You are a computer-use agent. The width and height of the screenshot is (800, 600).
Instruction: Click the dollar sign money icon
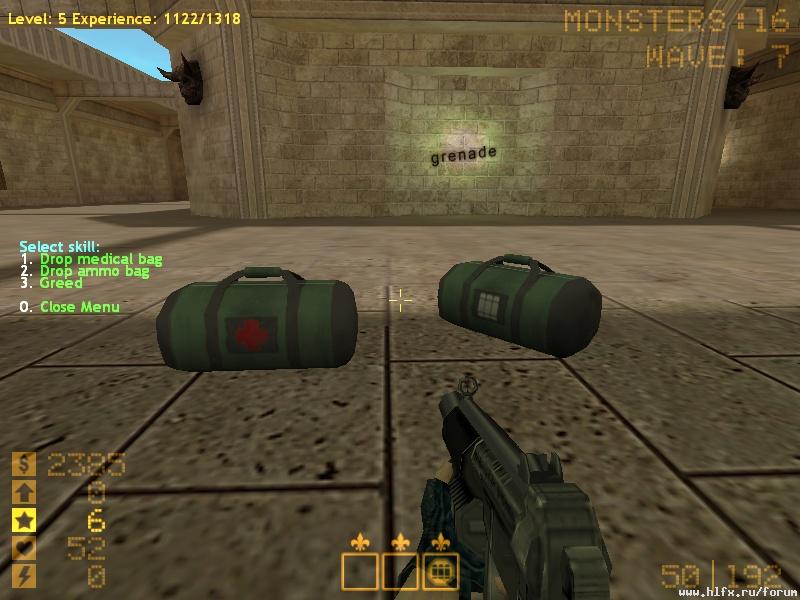[23, 464]
